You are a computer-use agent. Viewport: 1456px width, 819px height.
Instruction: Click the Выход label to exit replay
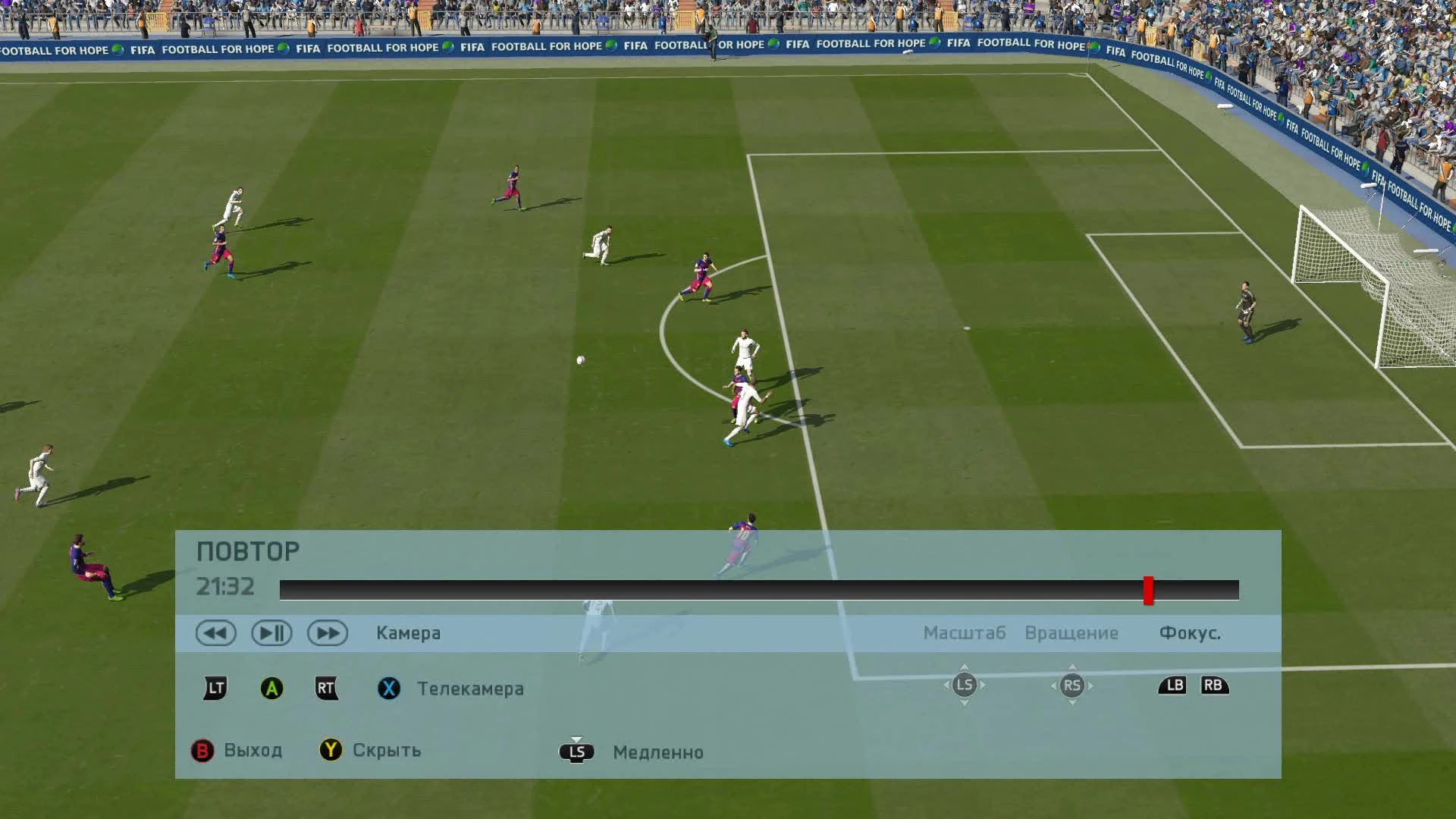pos(252,750)
